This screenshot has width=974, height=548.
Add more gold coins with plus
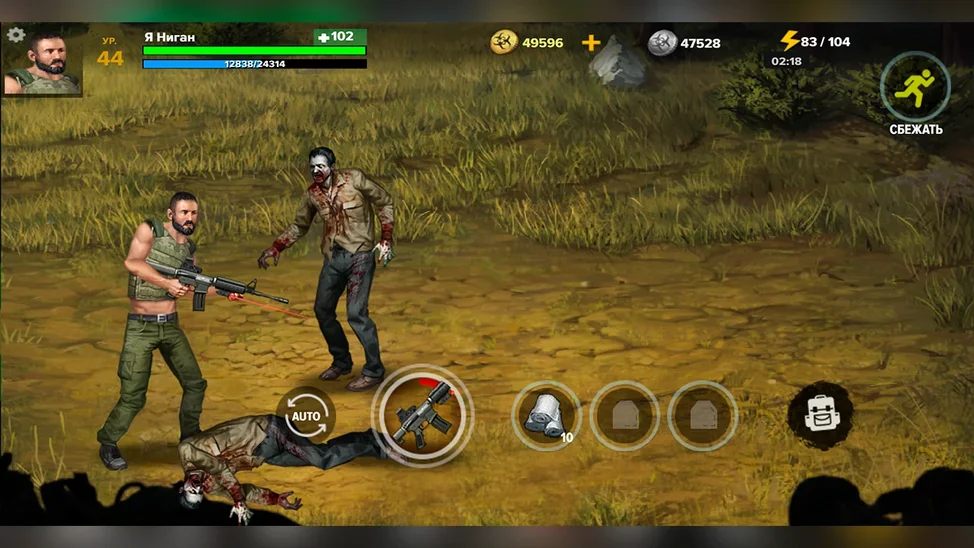click(x=591, y=43)
